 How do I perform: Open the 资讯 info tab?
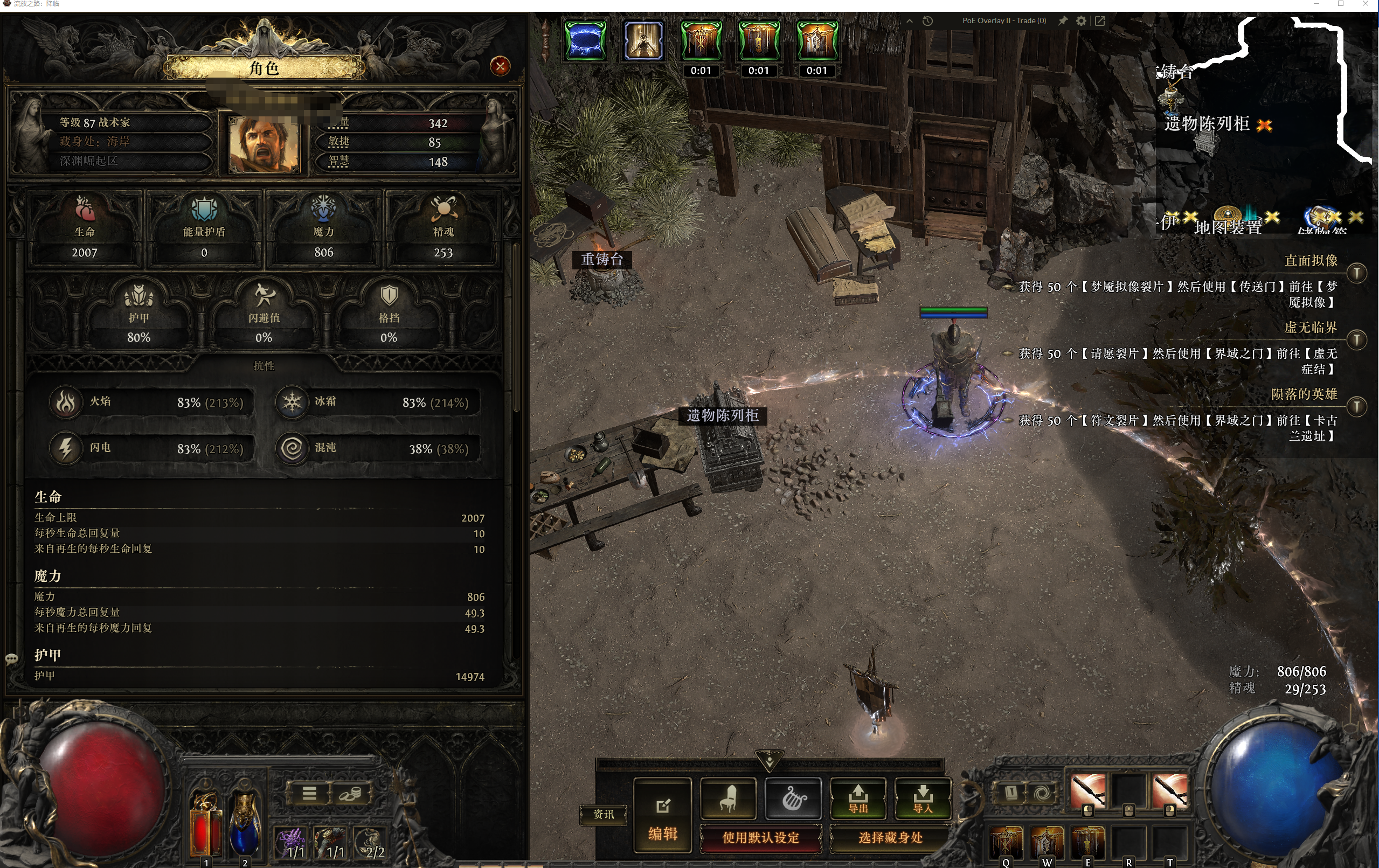(603, 814)
